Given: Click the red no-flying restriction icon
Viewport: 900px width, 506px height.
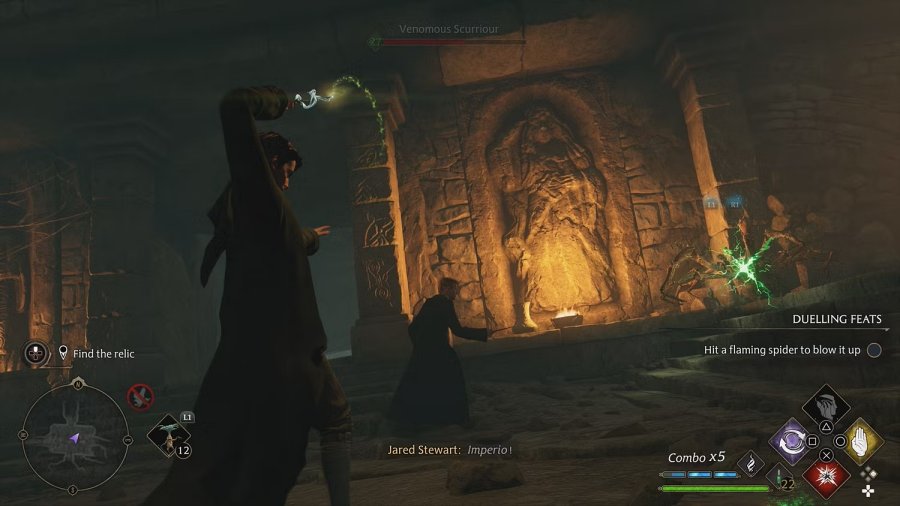Looking at the screenshot, I should [140, 397].
